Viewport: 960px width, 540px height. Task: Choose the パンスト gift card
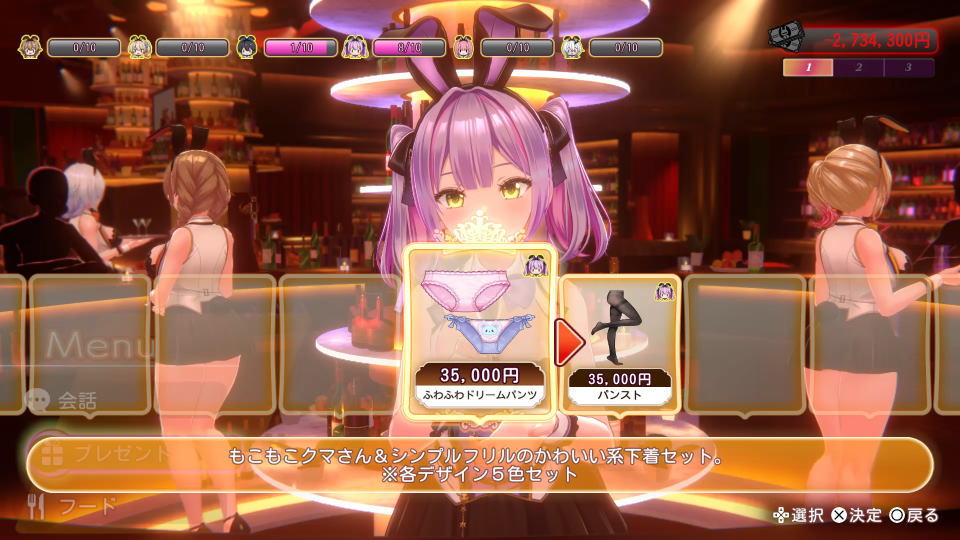621,340
